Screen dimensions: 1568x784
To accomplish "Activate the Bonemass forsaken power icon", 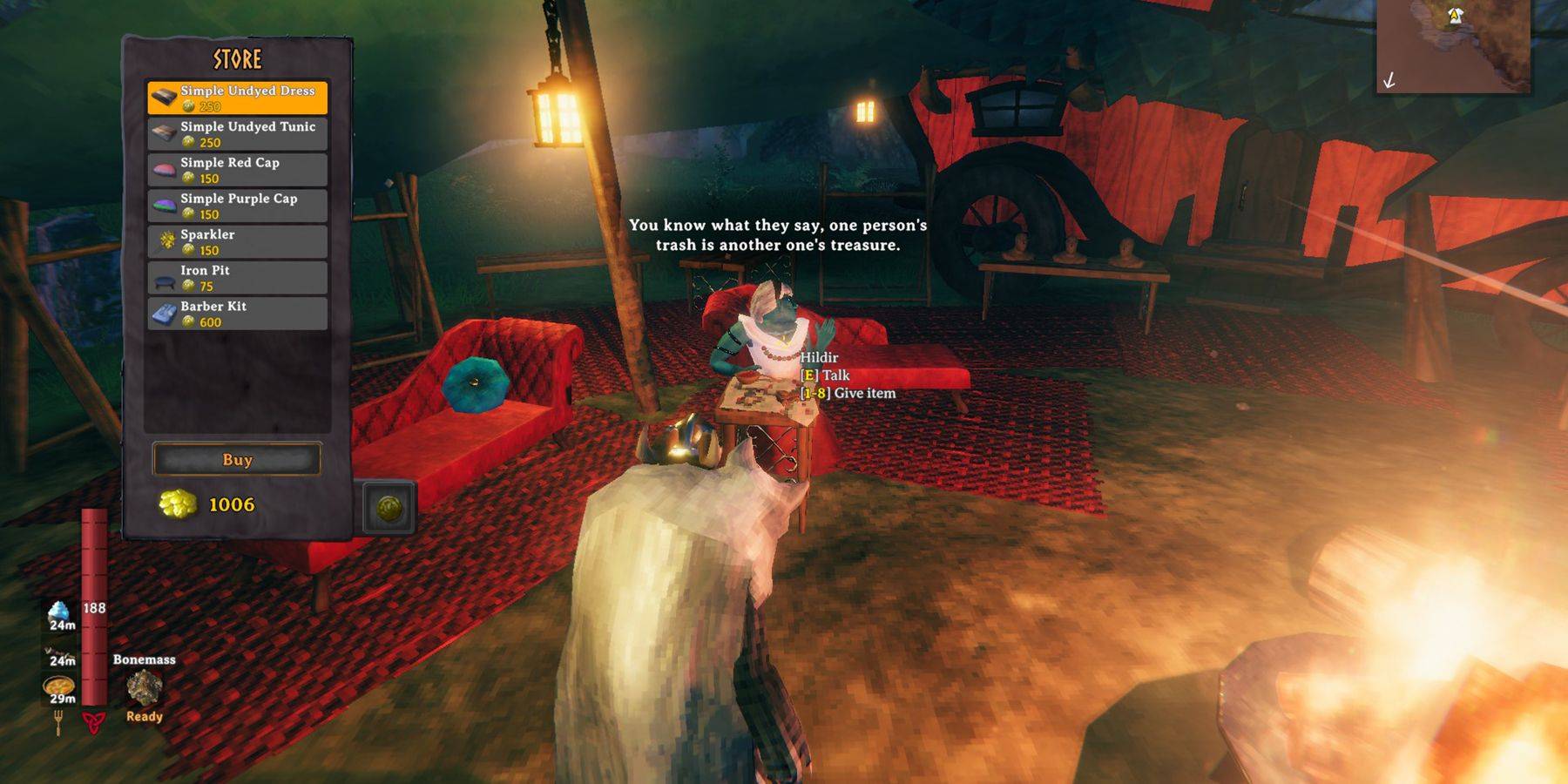I will (x=144, y=688).
